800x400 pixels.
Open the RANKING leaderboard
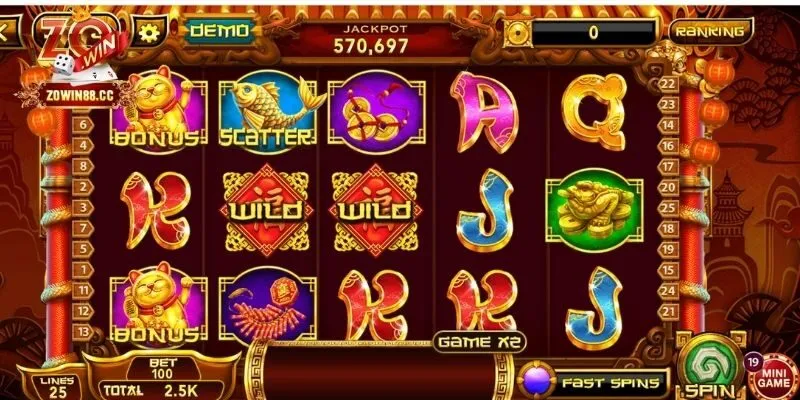(710, 31)
